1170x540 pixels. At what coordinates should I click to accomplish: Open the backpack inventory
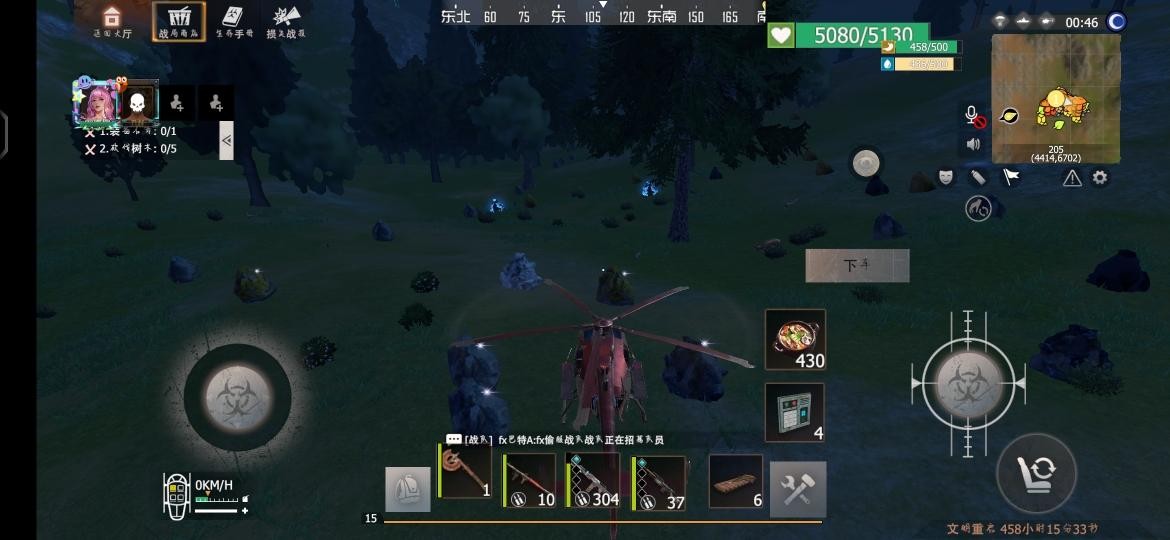coord(408,490)
